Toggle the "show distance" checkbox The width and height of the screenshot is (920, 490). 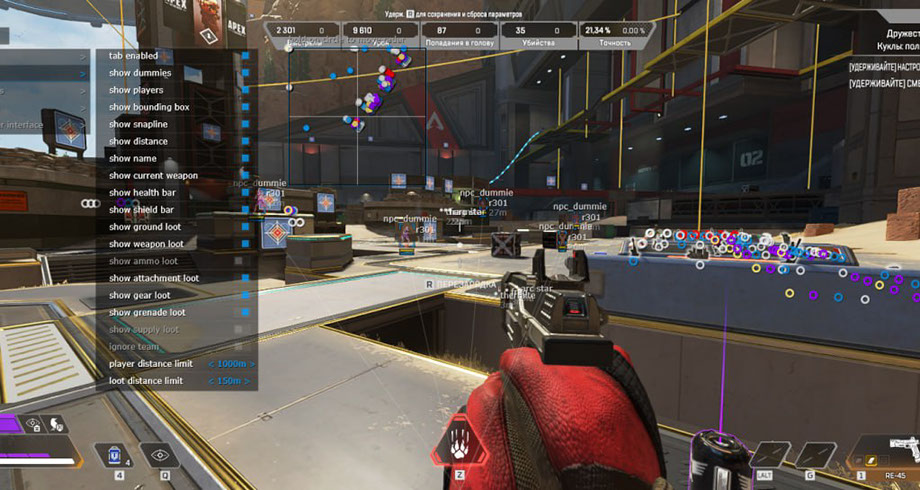245,141
